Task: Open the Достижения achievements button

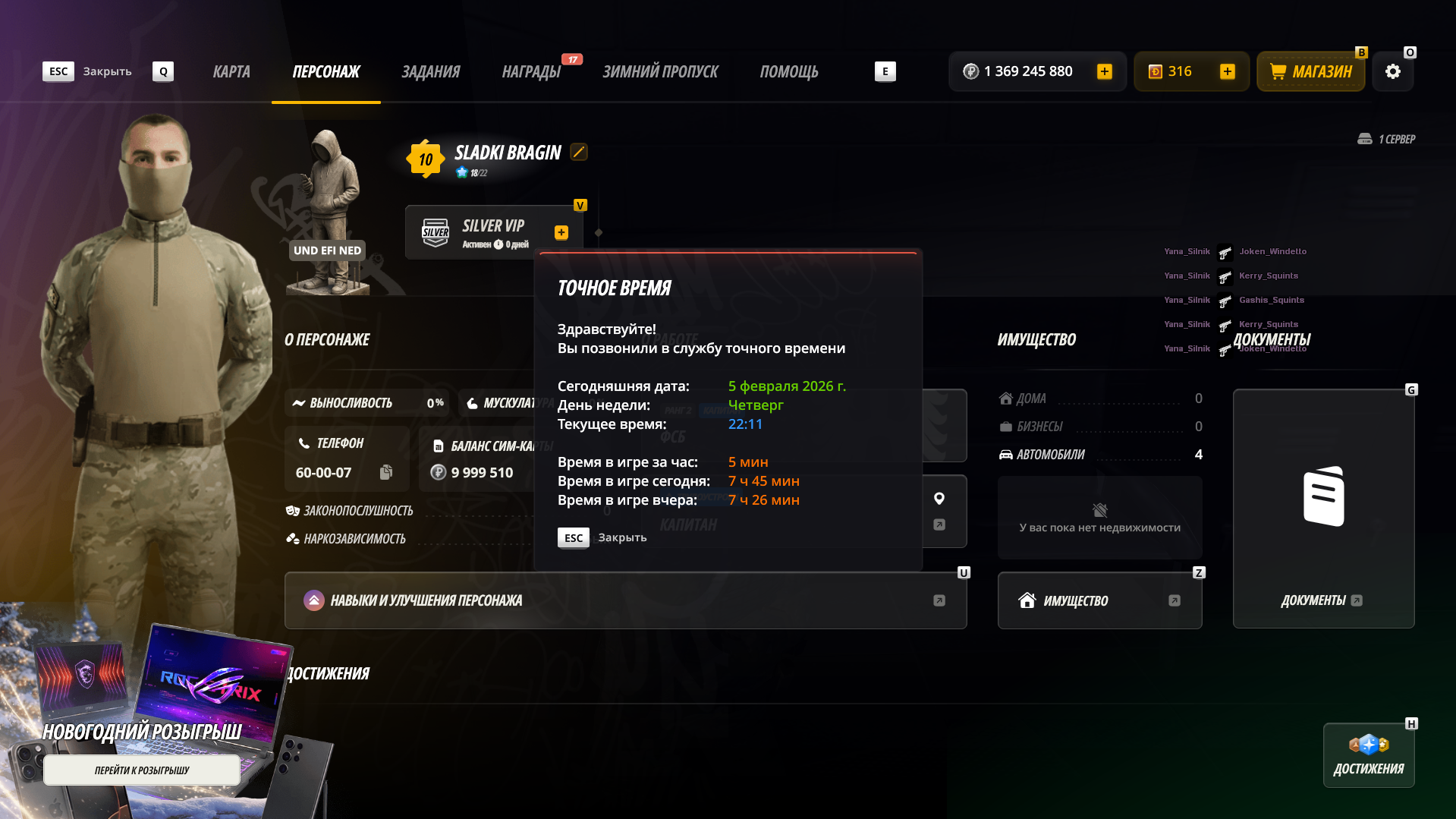Action: [x=1369, y=755]
